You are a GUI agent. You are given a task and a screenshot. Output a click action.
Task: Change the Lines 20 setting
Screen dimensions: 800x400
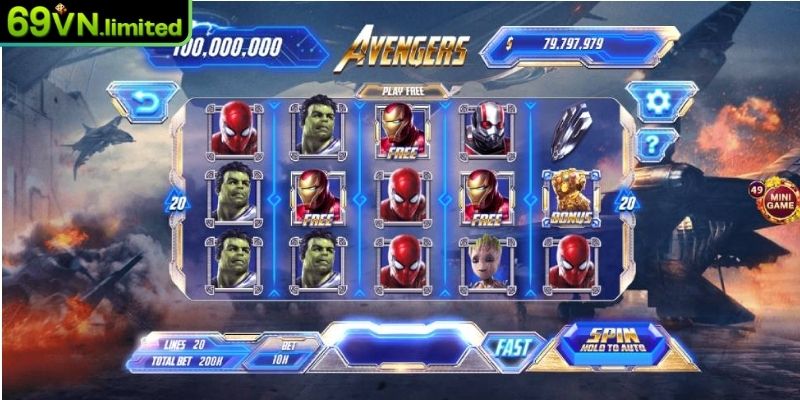tap(184, 344)
